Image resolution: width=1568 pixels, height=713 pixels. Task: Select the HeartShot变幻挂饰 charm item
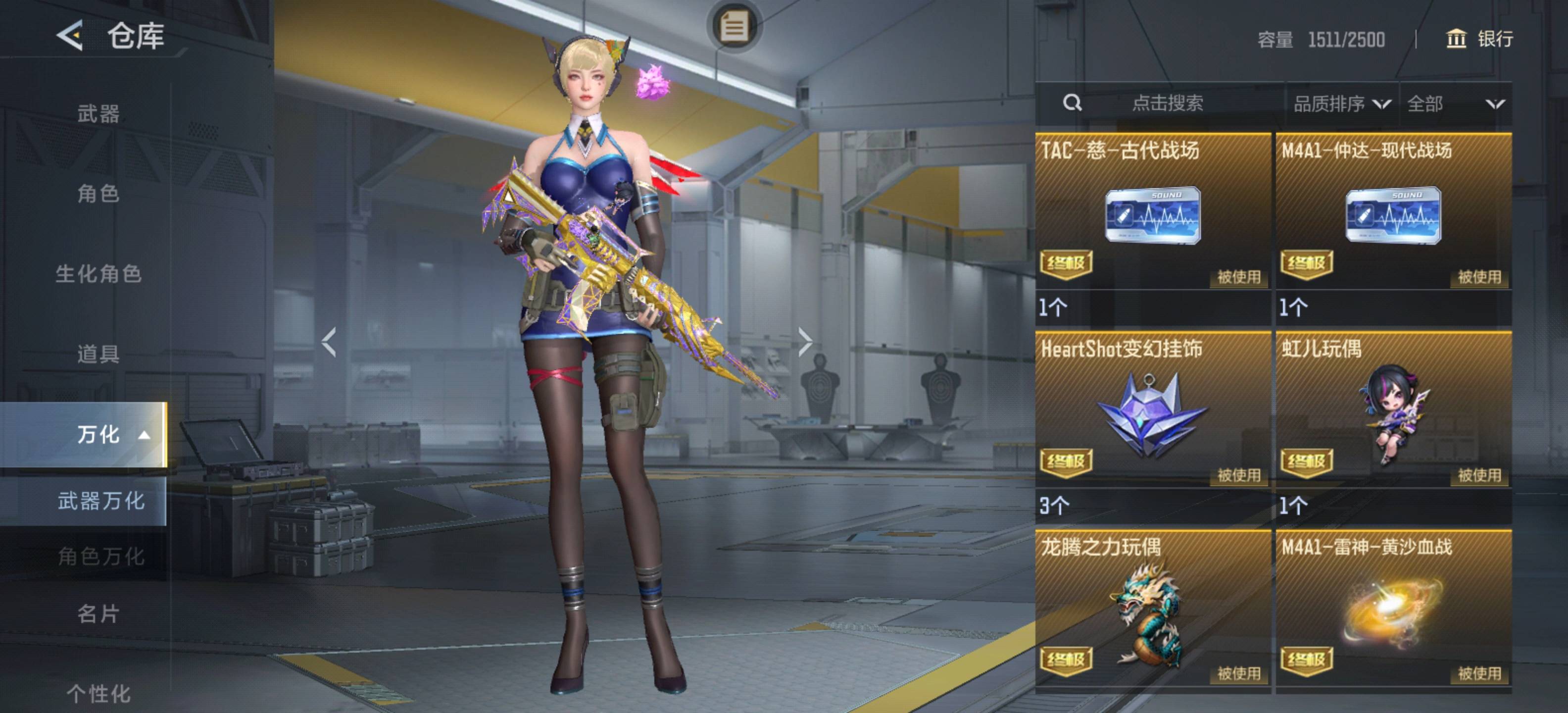1152,413
